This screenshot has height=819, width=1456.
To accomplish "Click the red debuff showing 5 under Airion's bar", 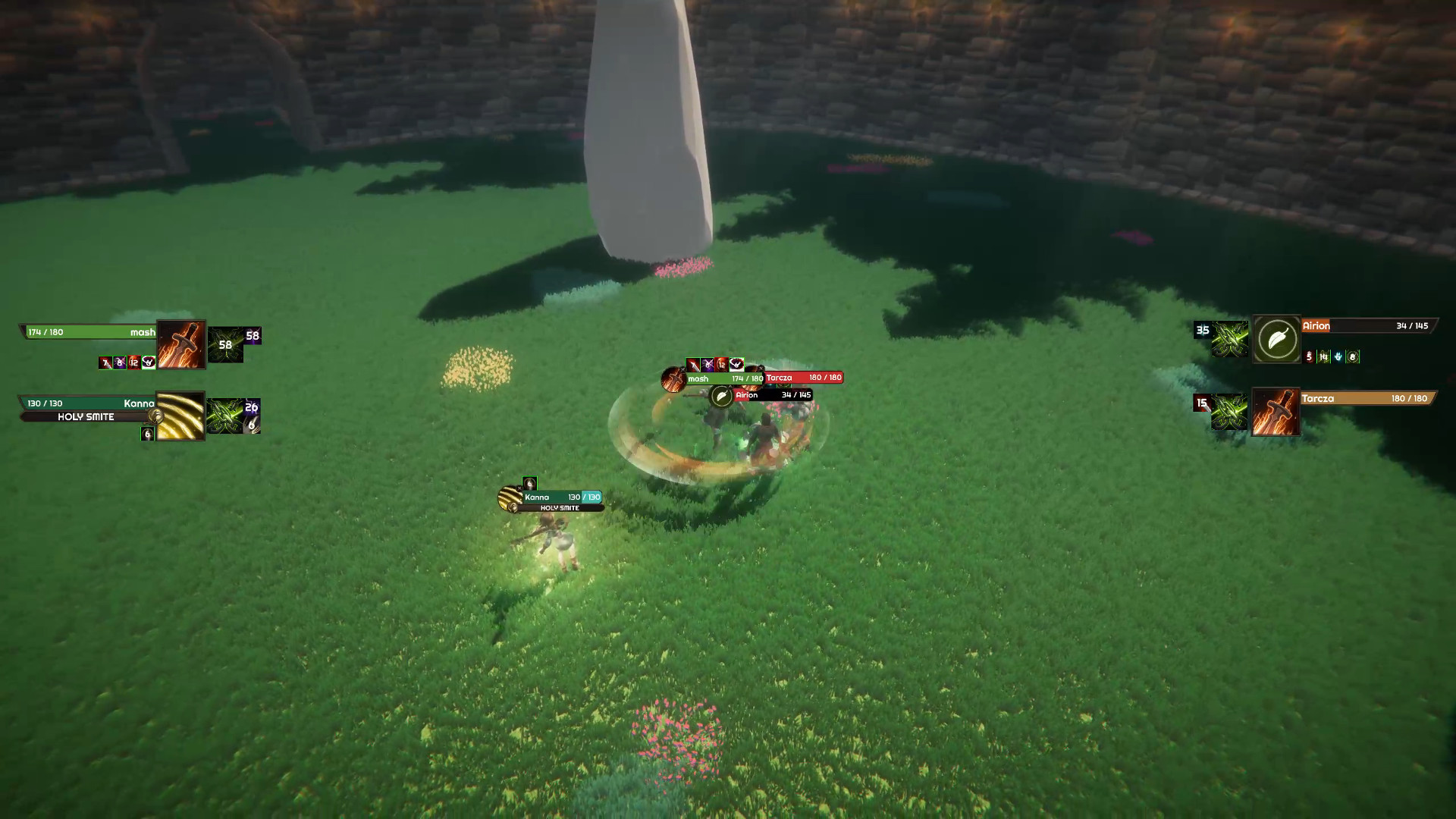I will (1309, 357).
